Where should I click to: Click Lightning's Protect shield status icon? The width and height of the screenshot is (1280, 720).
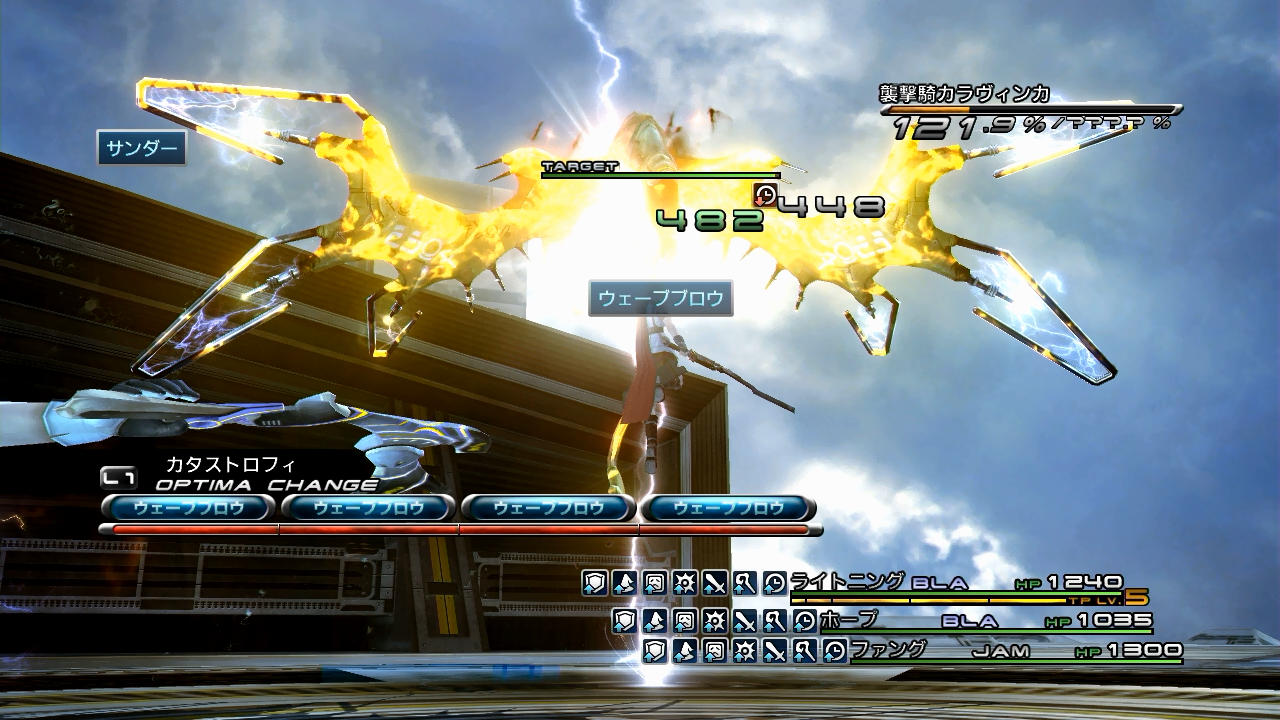click(x=594, y=583)
